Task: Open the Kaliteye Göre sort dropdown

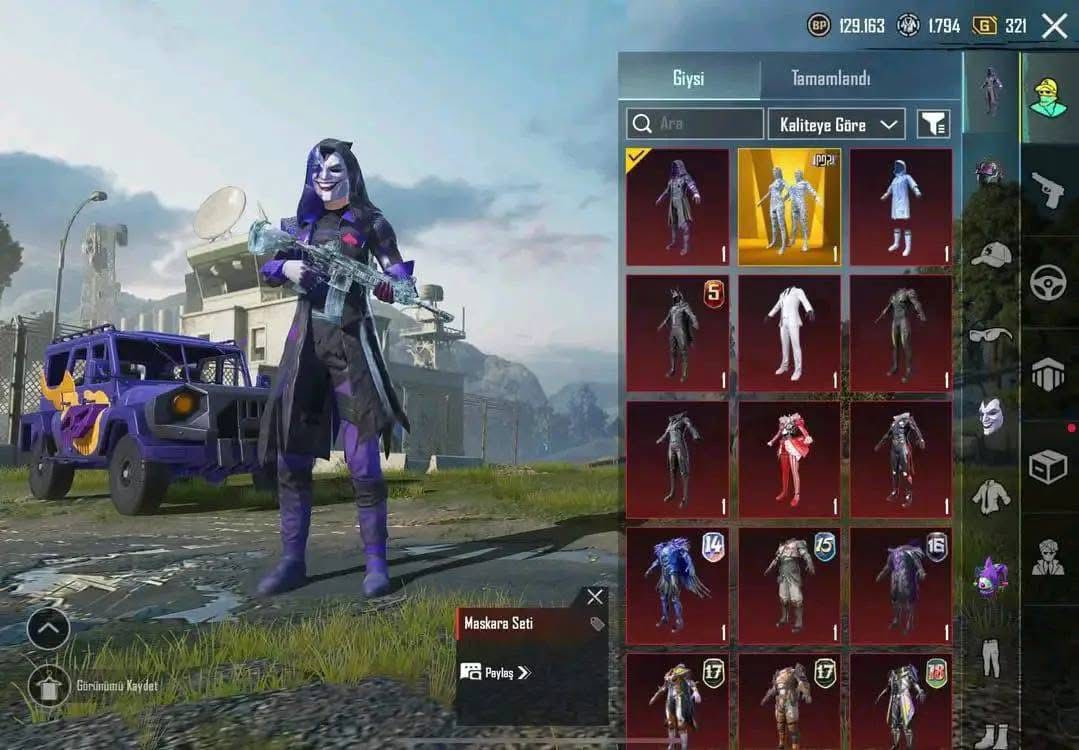Action: (836, 124)
